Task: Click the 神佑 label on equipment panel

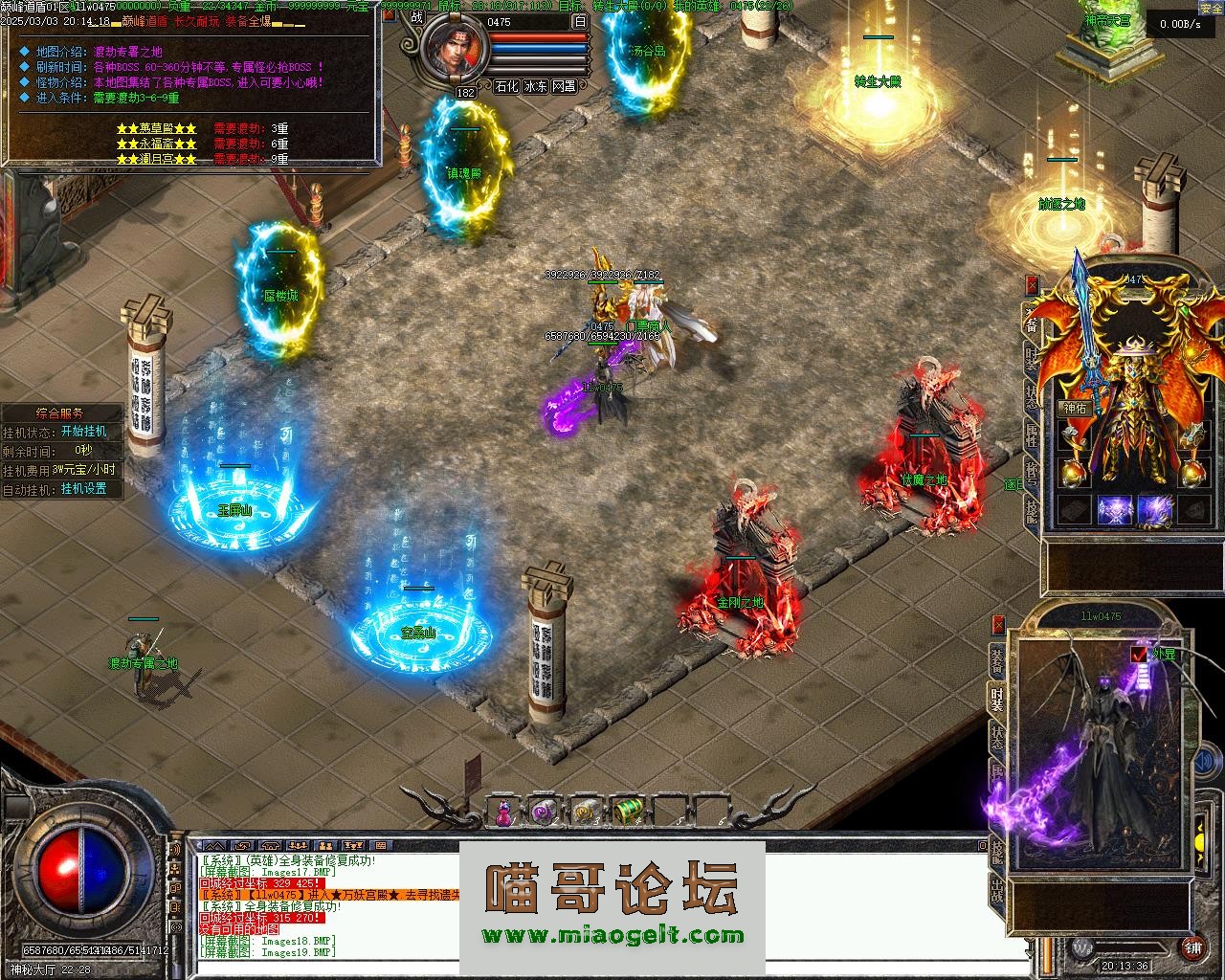Action: [x=1074, y=408]
